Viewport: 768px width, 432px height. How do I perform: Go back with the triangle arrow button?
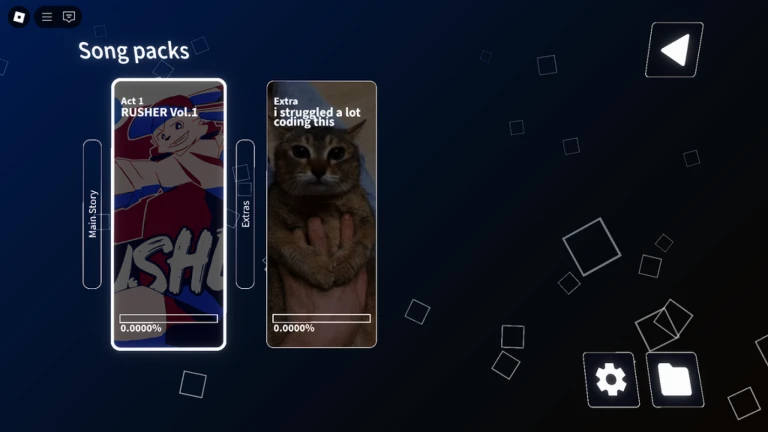[675, 49]
